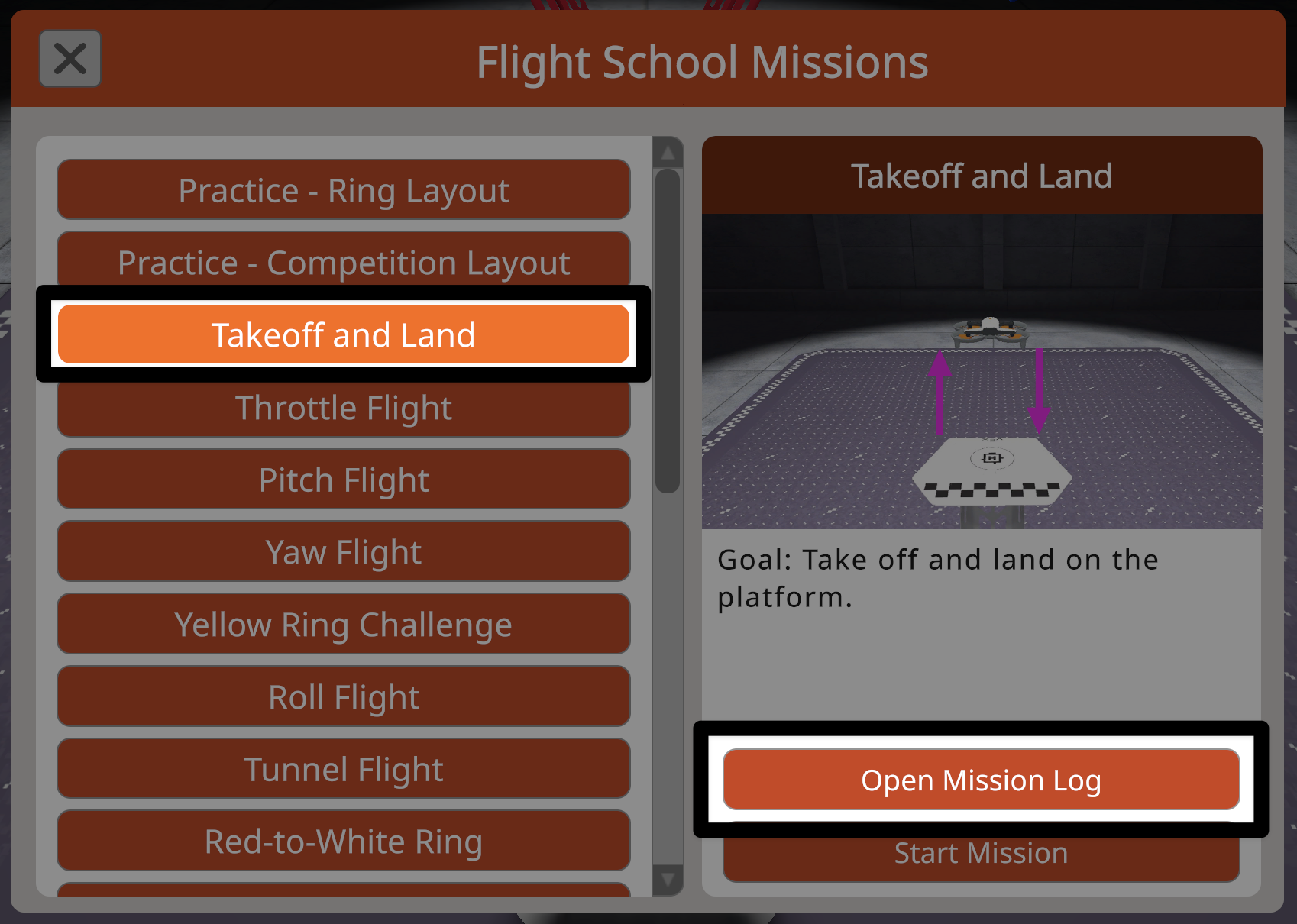Click the Takeoff and Land panel header

(x=982, y=175)
